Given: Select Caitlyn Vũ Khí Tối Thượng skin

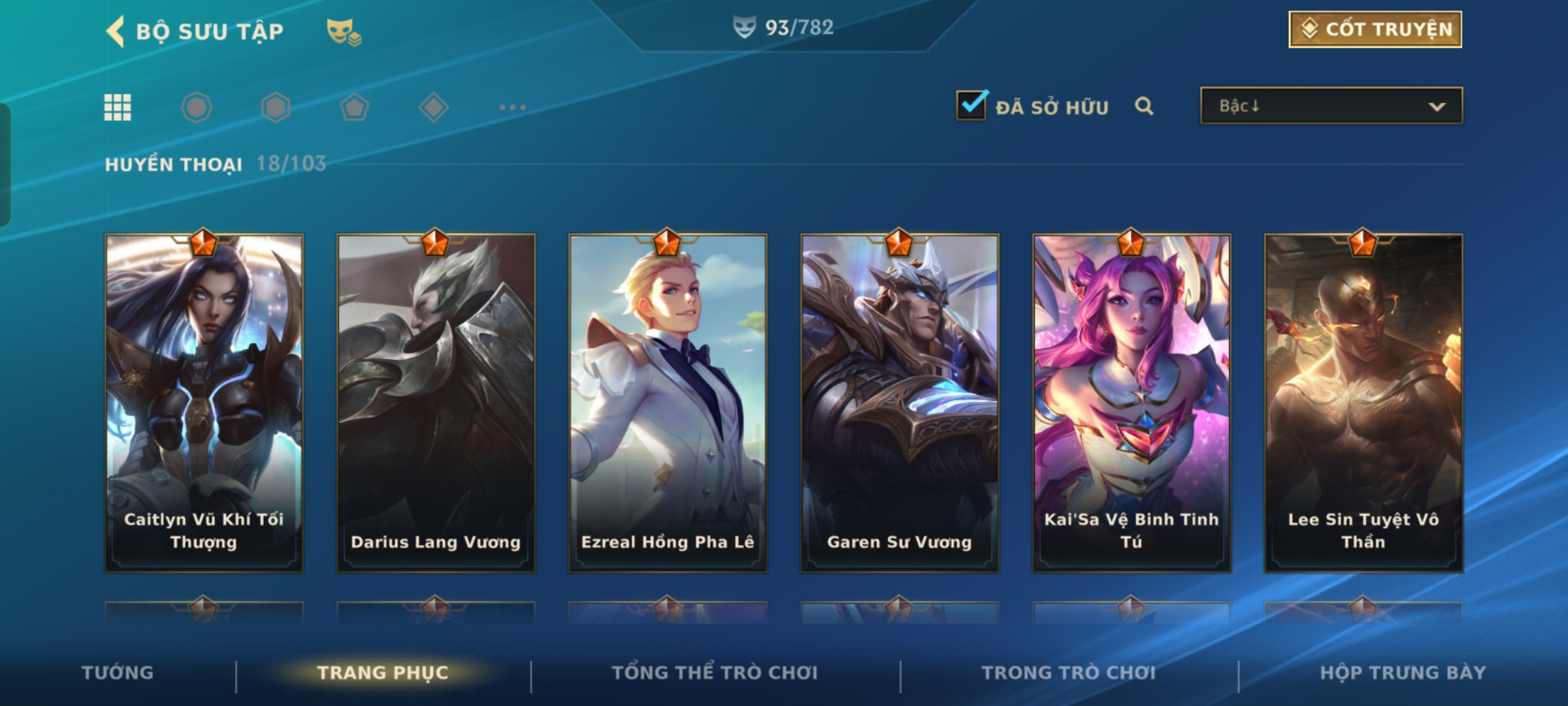Looking at the screenshot, I should (x=204, y=403).
